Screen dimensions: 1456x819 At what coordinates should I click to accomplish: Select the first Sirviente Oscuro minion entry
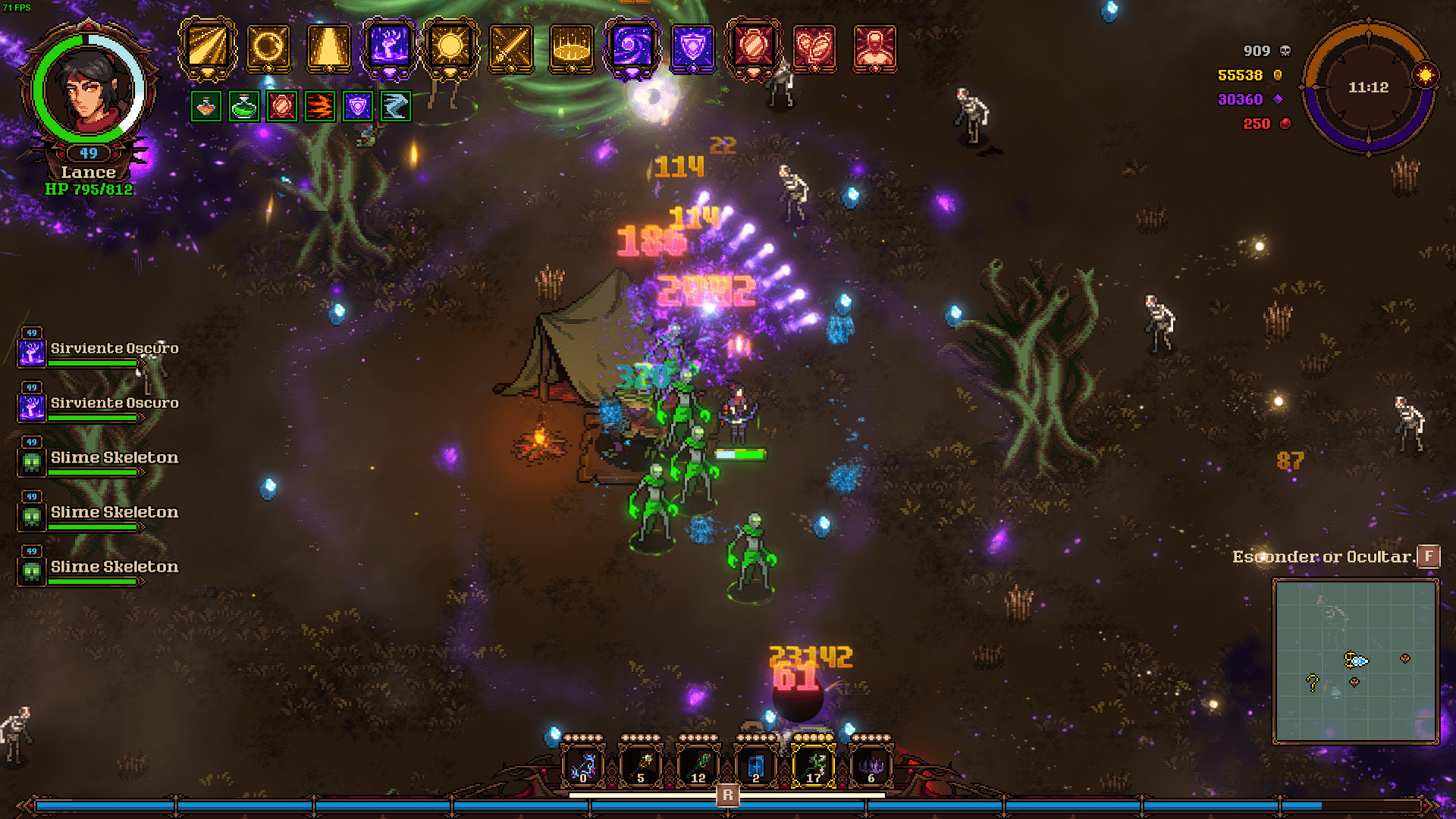[99, 350]
